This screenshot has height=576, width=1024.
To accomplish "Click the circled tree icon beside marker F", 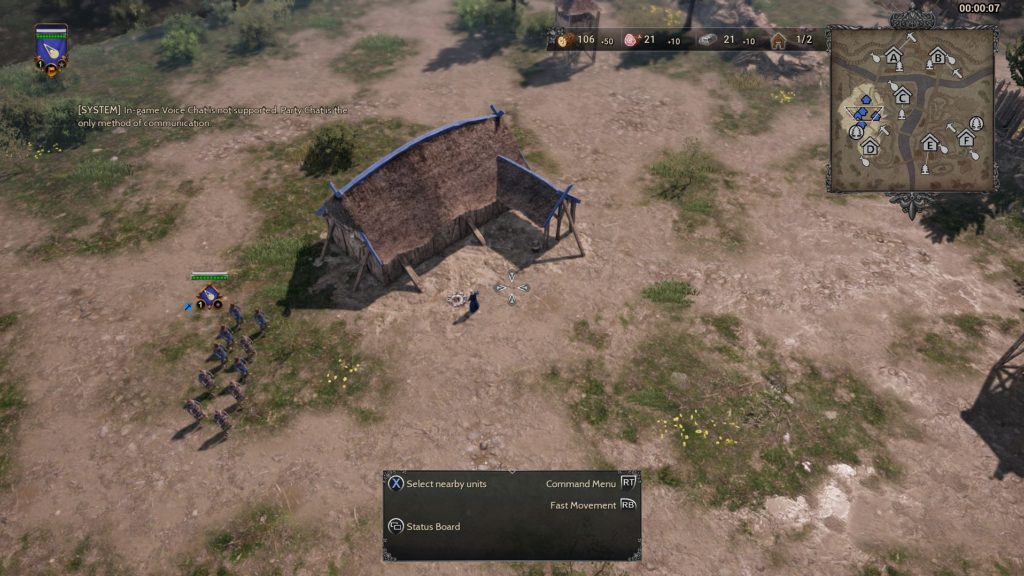I will tap(976, 123).
